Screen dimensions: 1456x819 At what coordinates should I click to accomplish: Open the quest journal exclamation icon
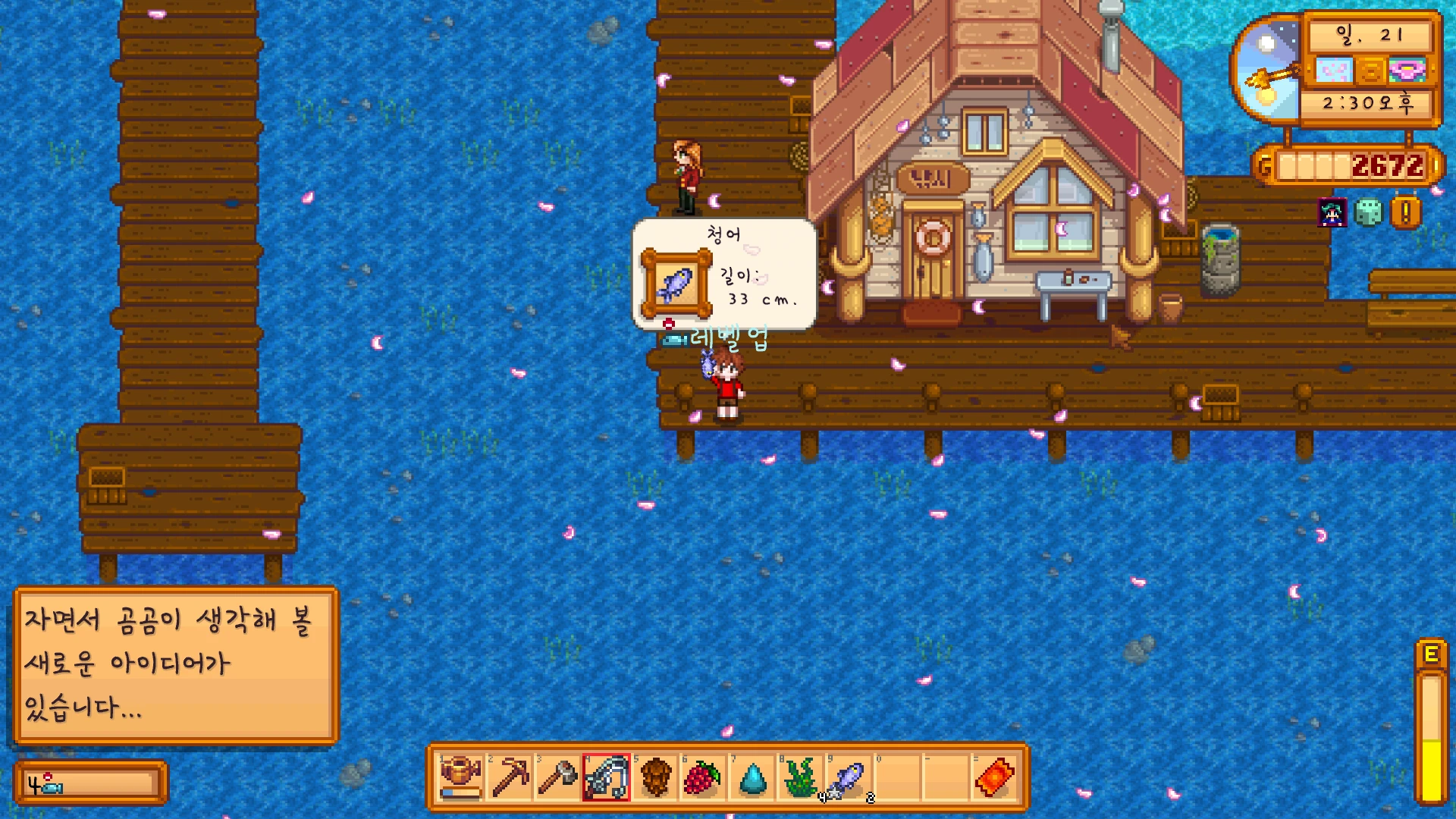1405,213
